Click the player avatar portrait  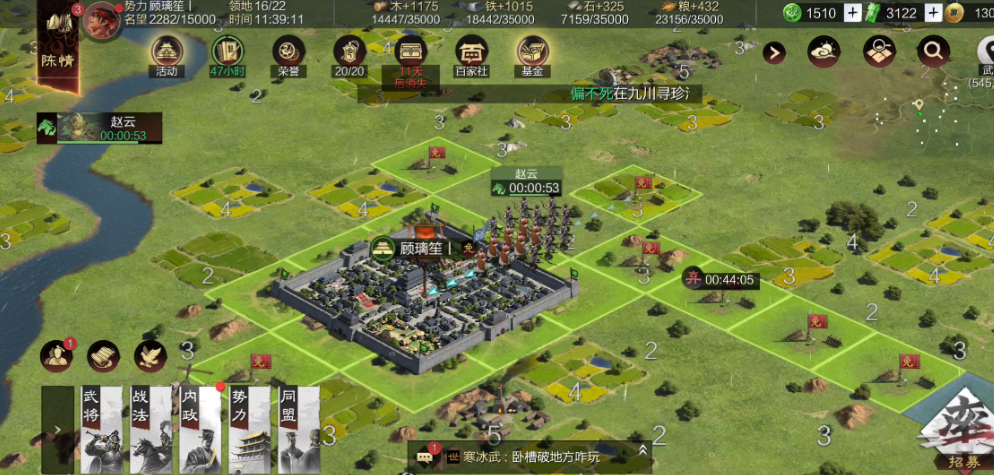pyautogui.click(x=102, y=19)
